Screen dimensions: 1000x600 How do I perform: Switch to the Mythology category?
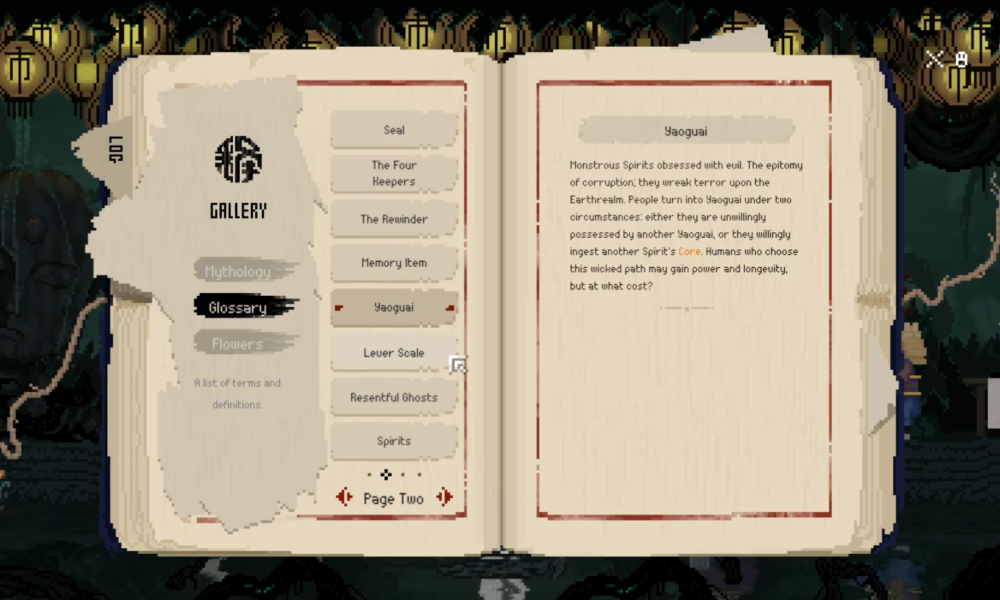click(x=238, y=271)
